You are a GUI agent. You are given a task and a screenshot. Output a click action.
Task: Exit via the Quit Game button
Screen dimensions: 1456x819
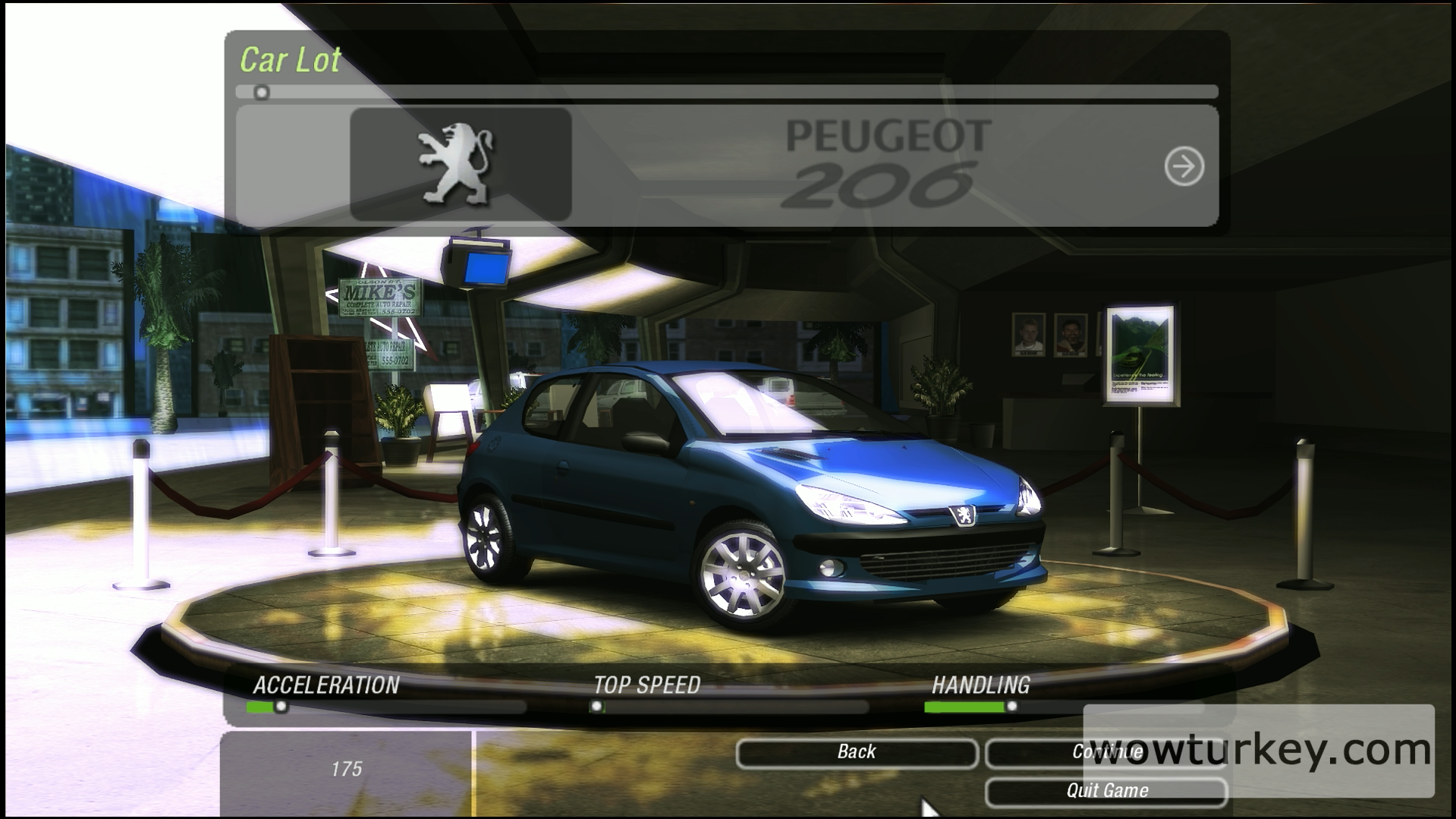(1105, 791)
